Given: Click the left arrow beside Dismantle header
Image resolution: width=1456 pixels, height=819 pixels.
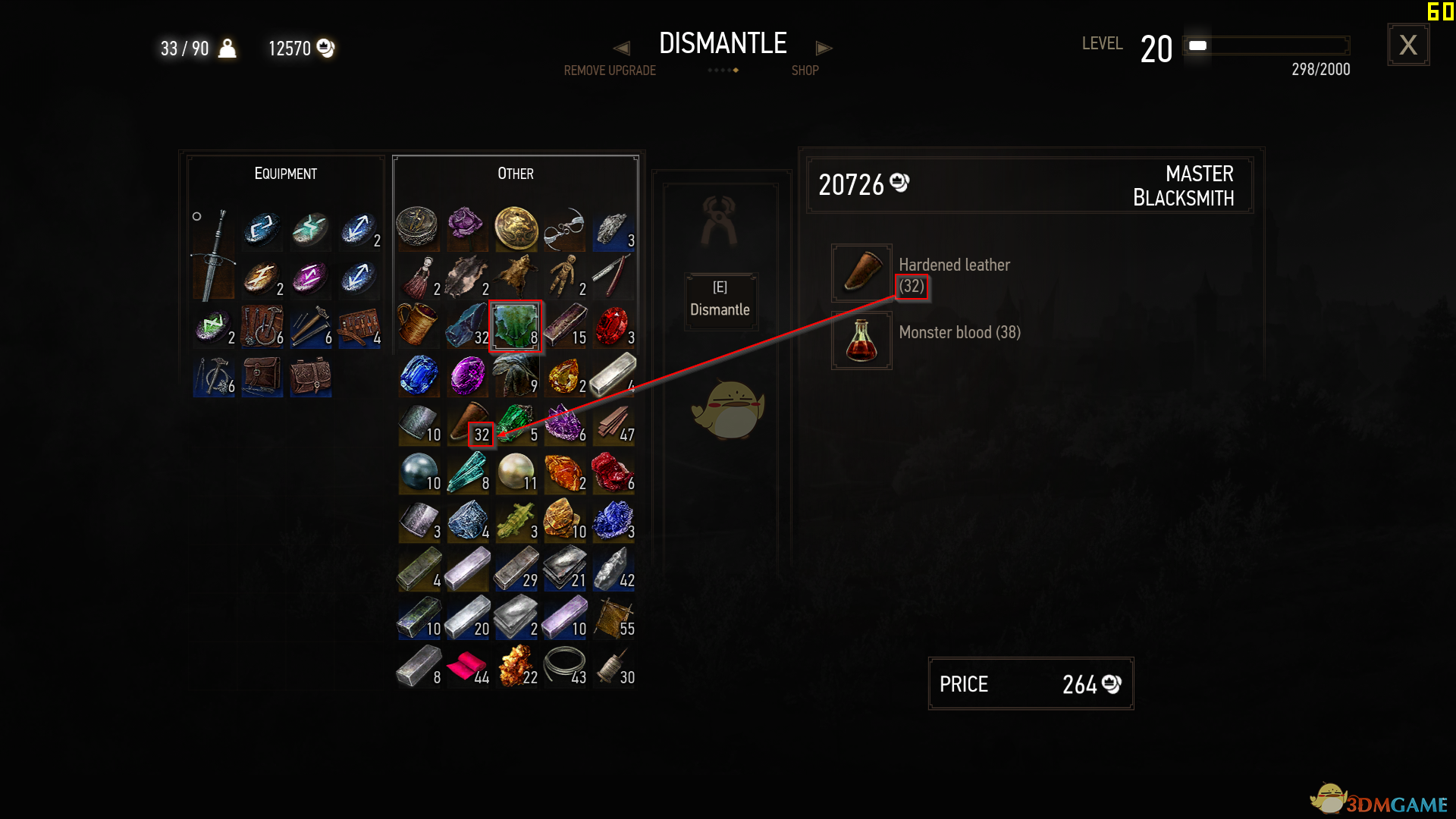Looking at the screenshot, I should [622, 48].
